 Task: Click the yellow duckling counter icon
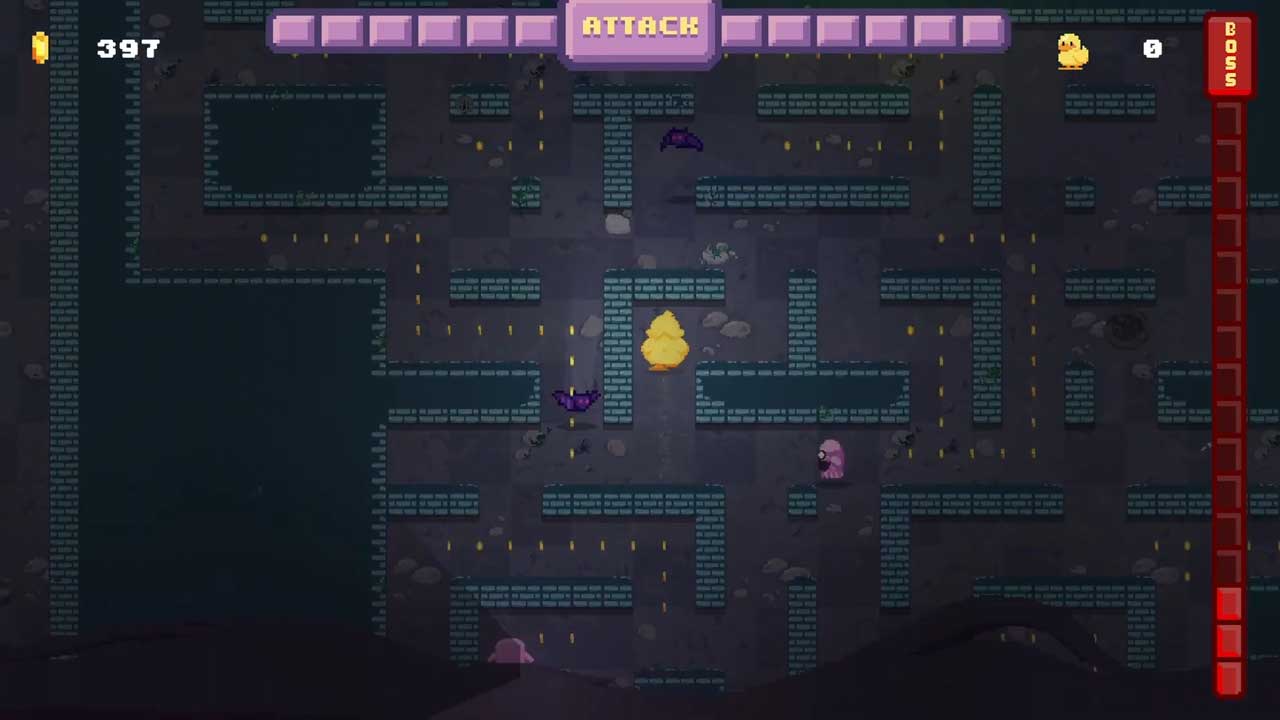click(x=1072, y=50)
